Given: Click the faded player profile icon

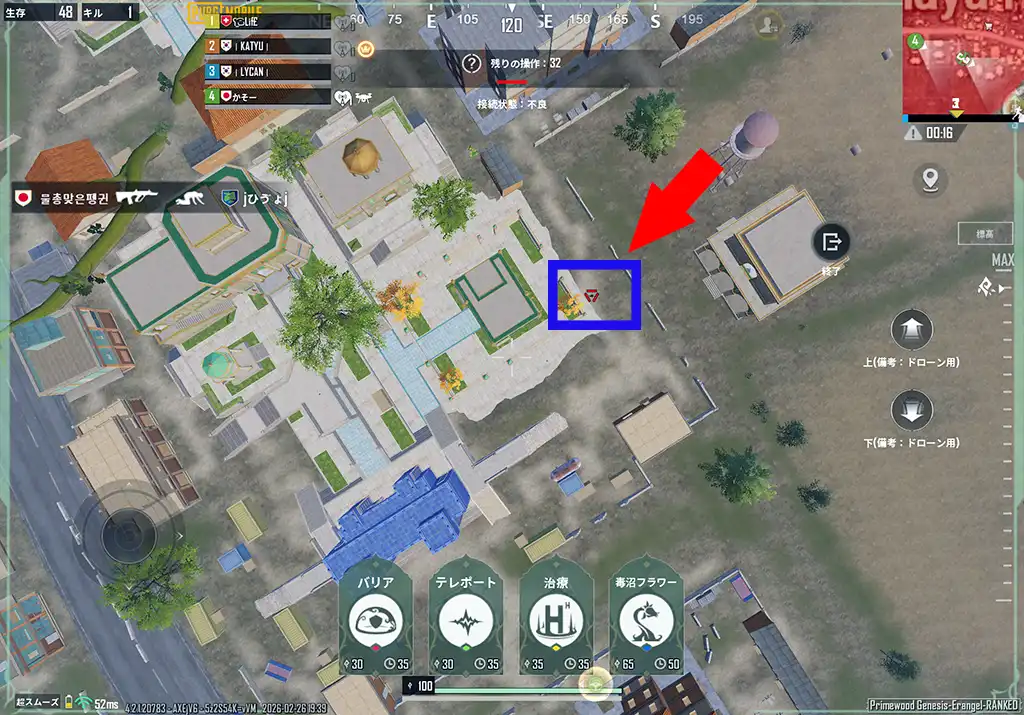Looking at the screenshot, I should coord(768,27).
